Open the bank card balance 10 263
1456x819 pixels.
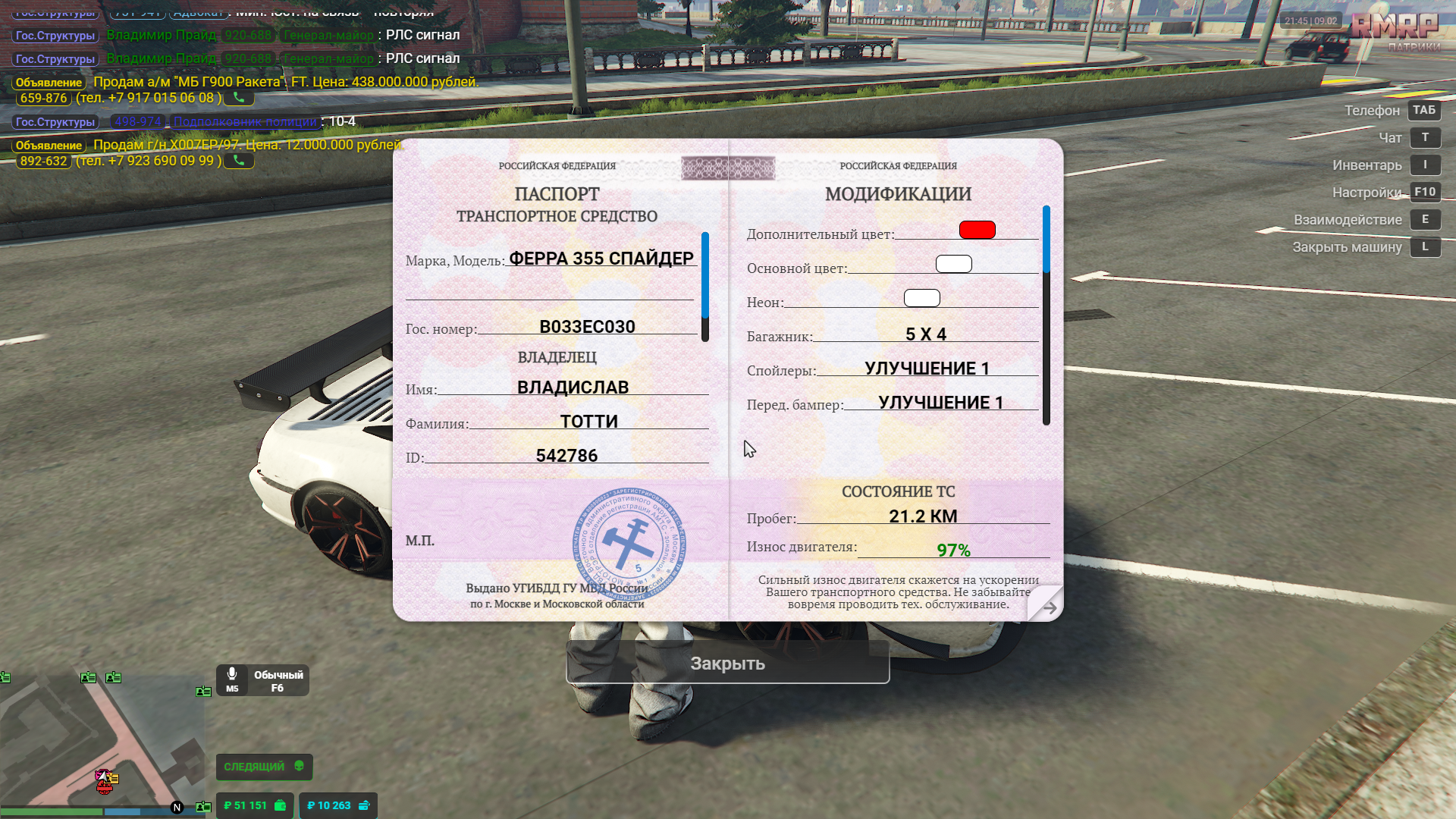(337, 805)
